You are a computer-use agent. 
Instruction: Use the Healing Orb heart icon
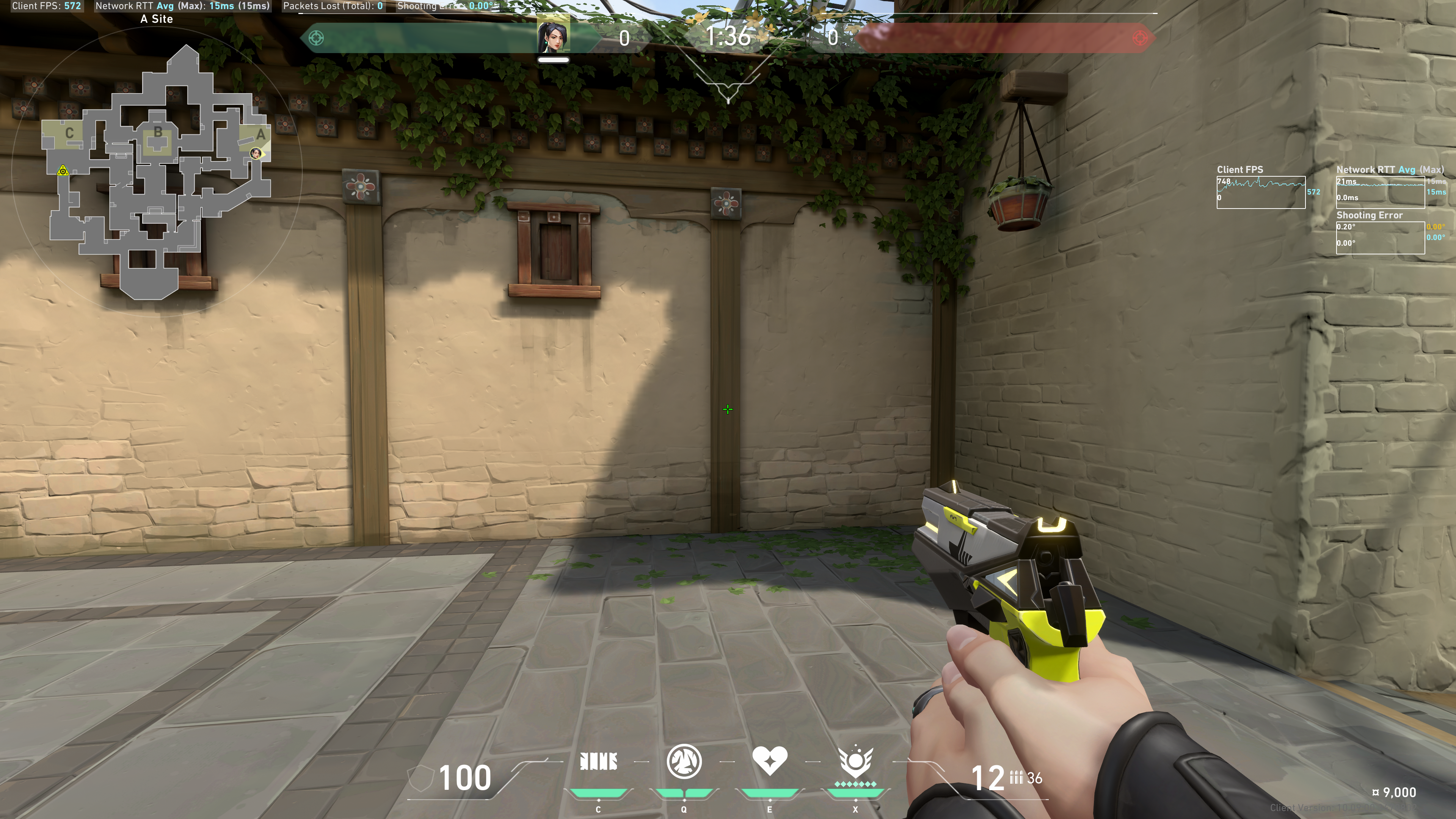[769, 760]
